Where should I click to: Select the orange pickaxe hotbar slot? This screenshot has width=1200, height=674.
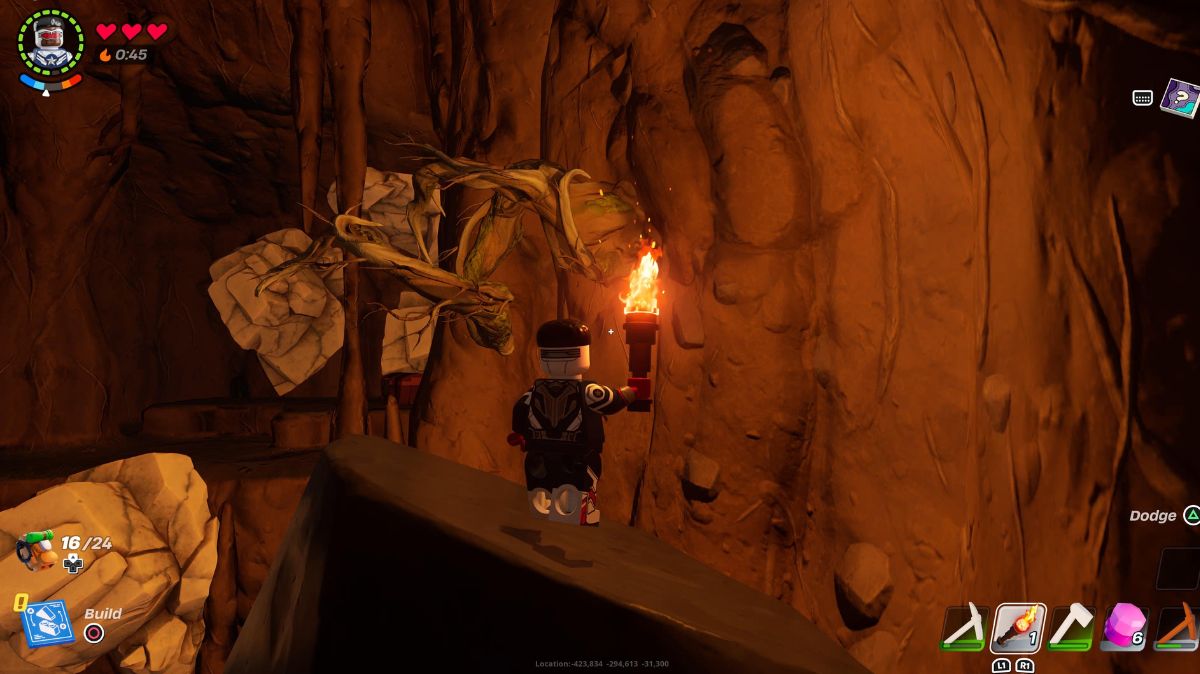(1178, 628)
